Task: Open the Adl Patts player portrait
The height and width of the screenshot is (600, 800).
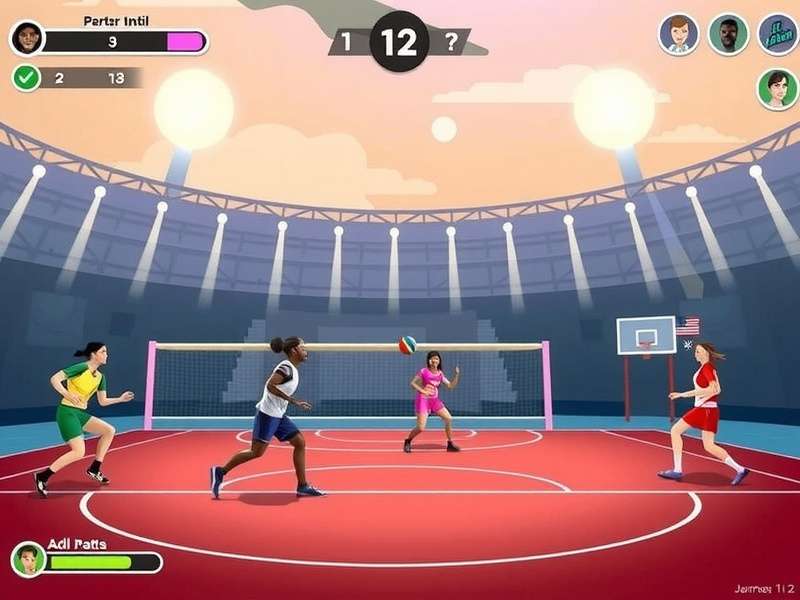Action: pos(28,560)
